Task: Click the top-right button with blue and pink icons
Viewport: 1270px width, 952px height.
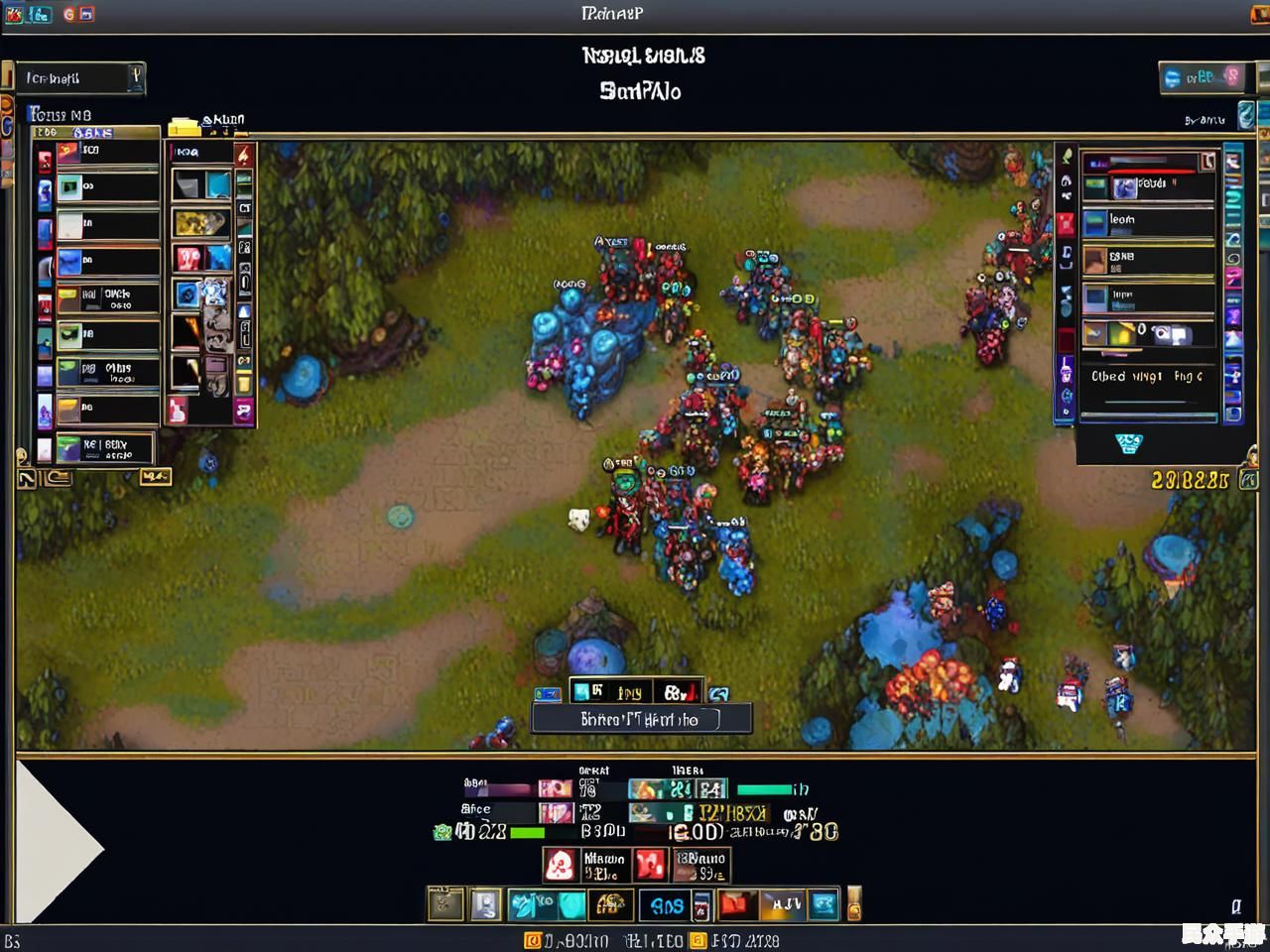Action: point(1202,77)
